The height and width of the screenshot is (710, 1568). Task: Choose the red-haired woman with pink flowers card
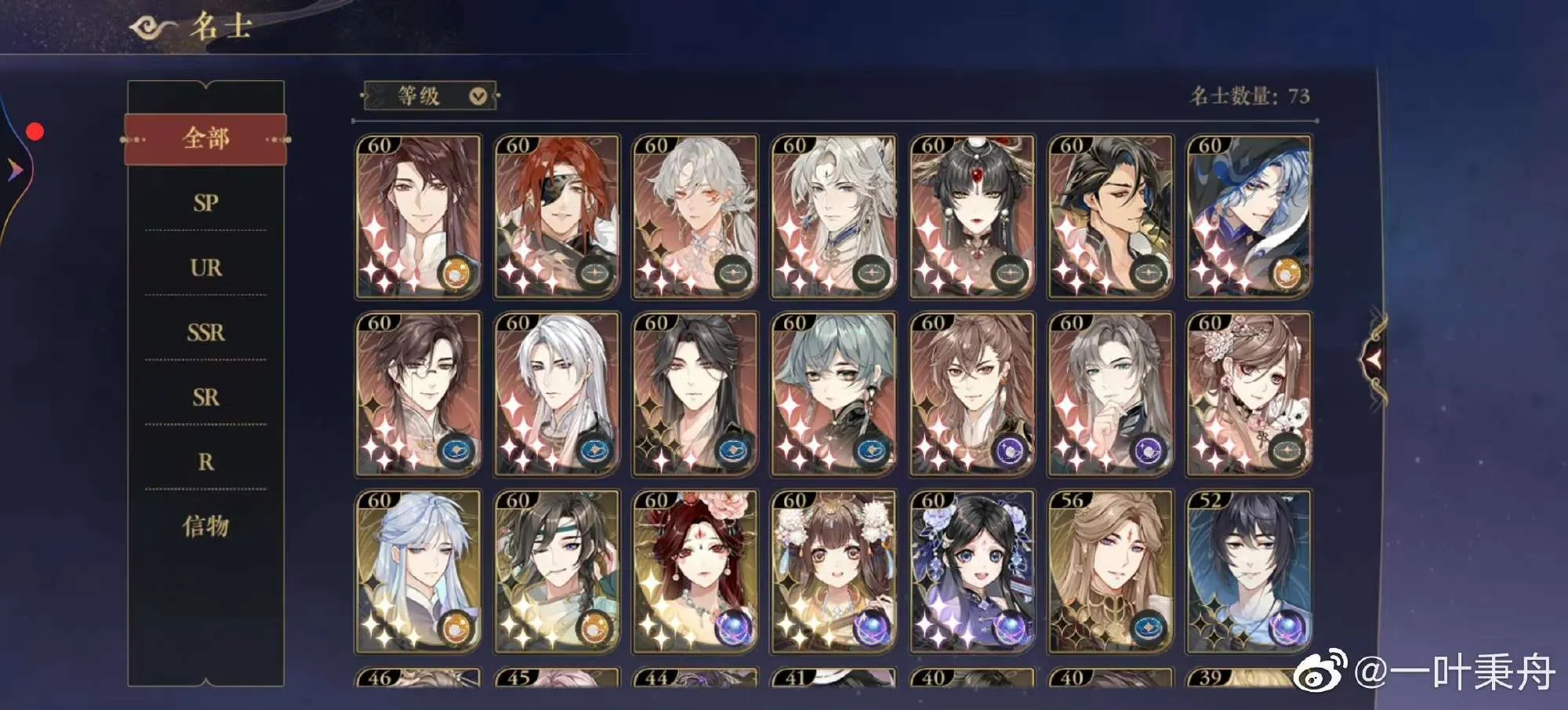coord(695,571)
